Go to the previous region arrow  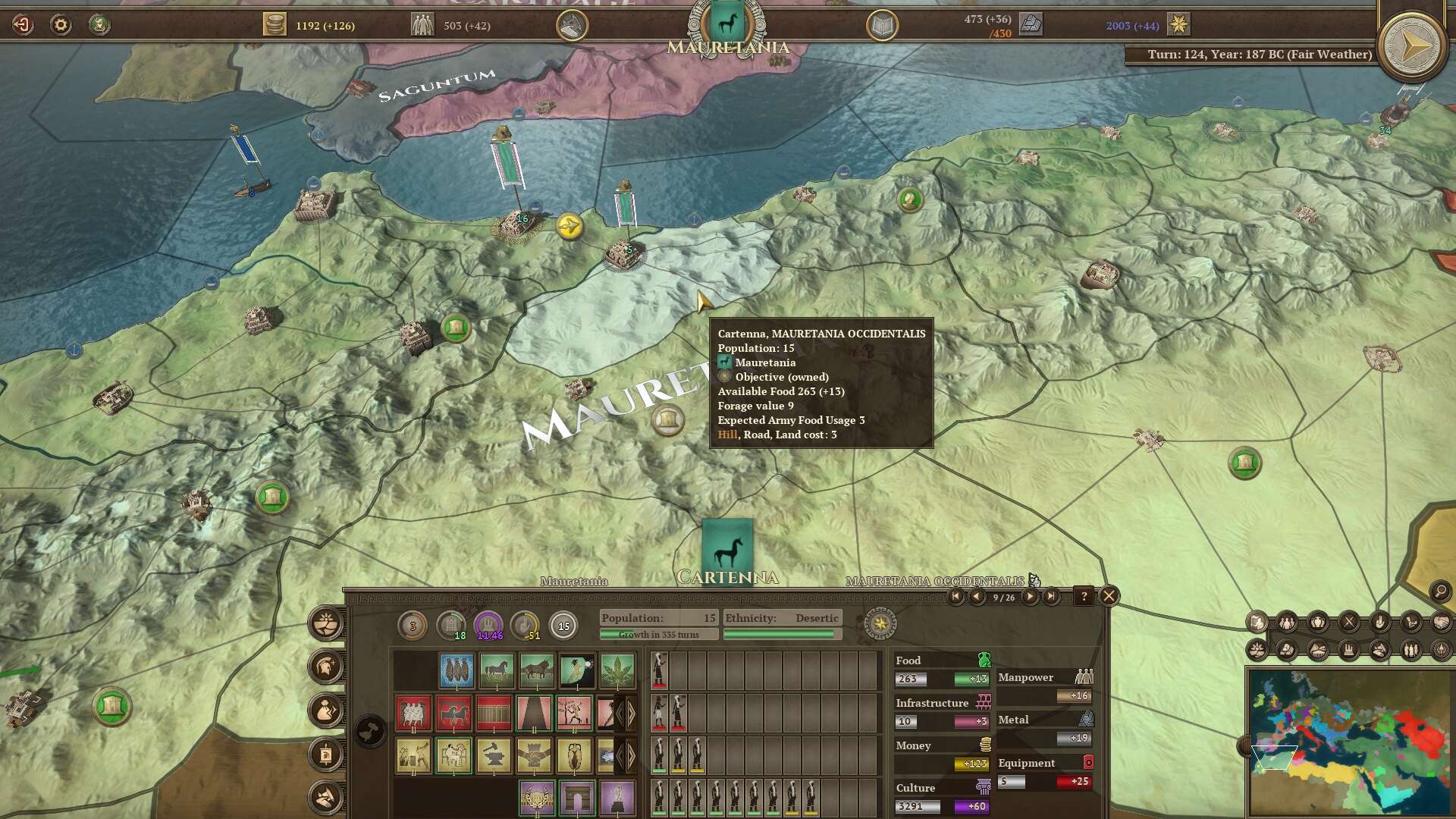977,597
